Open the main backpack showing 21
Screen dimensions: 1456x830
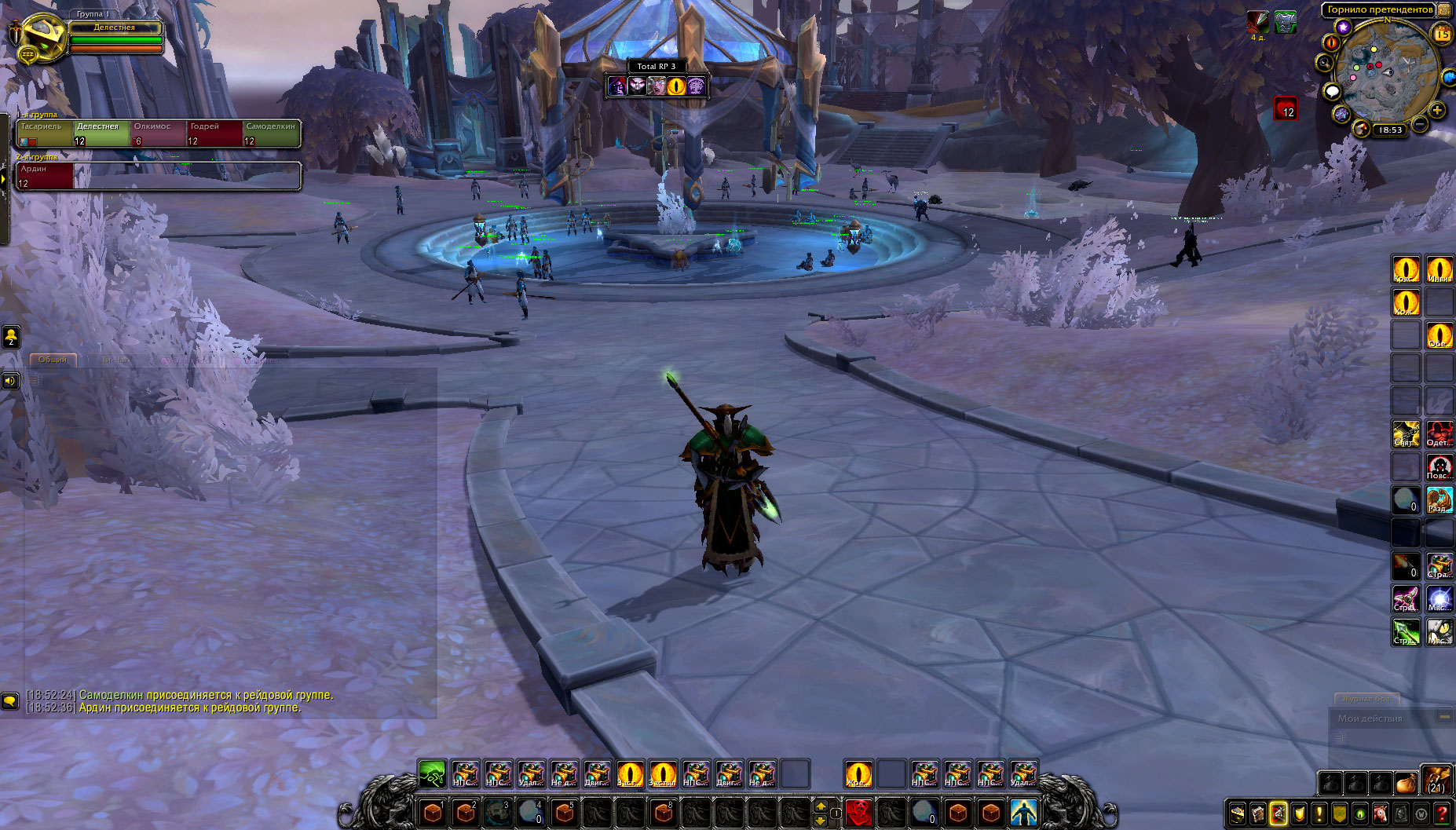[1436, 782]
